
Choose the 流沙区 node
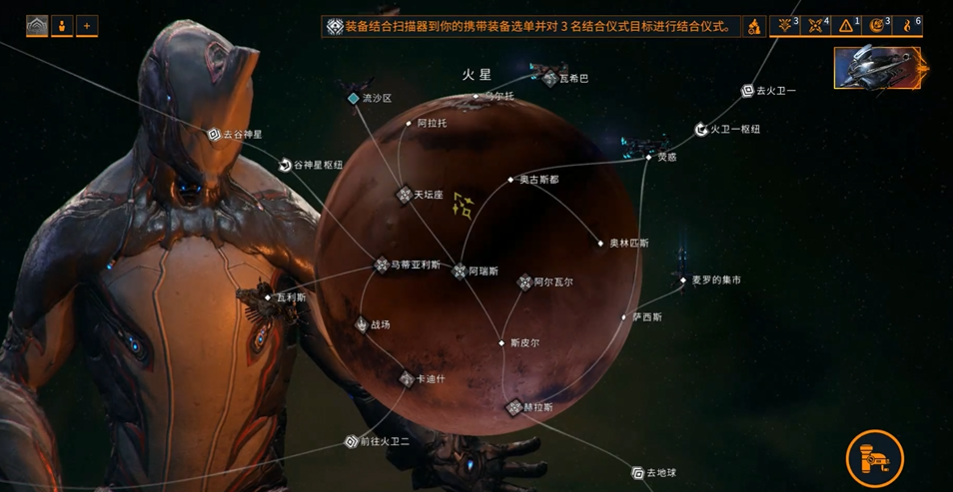(353, 98)
